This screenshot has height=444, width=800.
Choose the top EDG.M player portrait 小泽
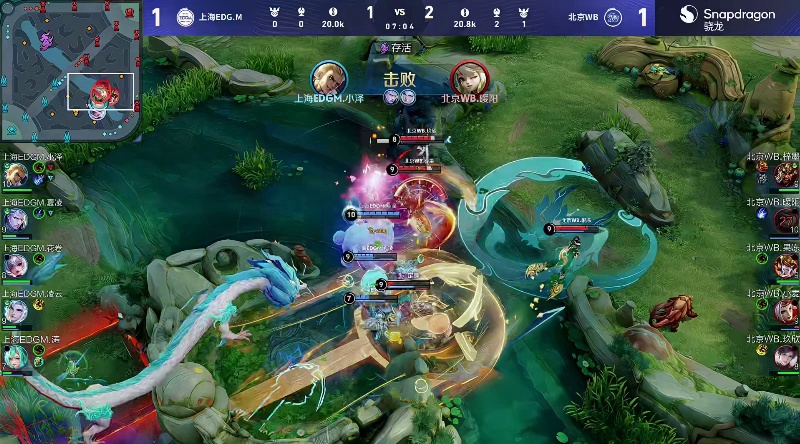coord(14,175)
